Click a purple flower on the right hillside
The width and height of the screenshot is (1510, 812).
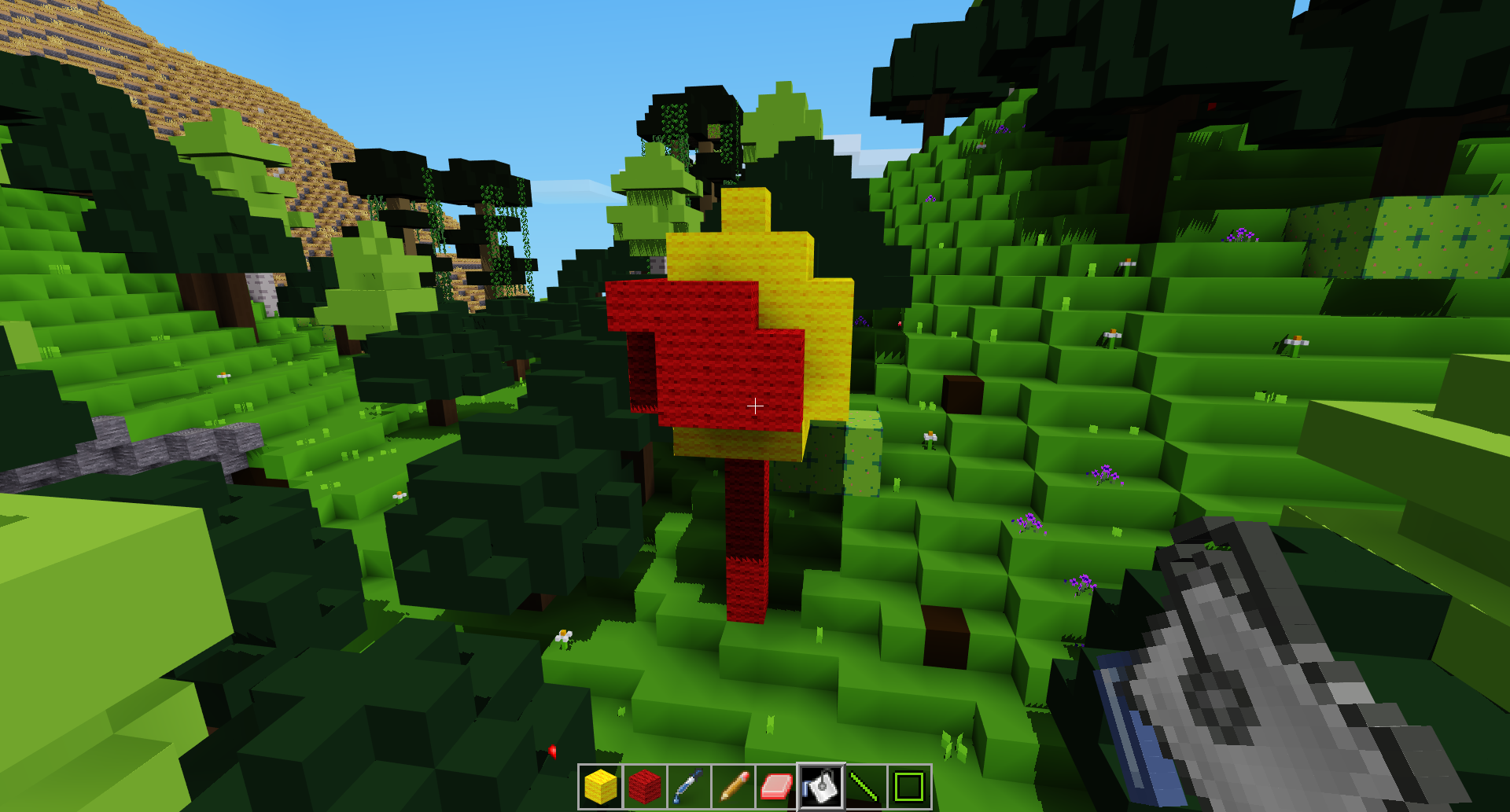(1104, 473)
